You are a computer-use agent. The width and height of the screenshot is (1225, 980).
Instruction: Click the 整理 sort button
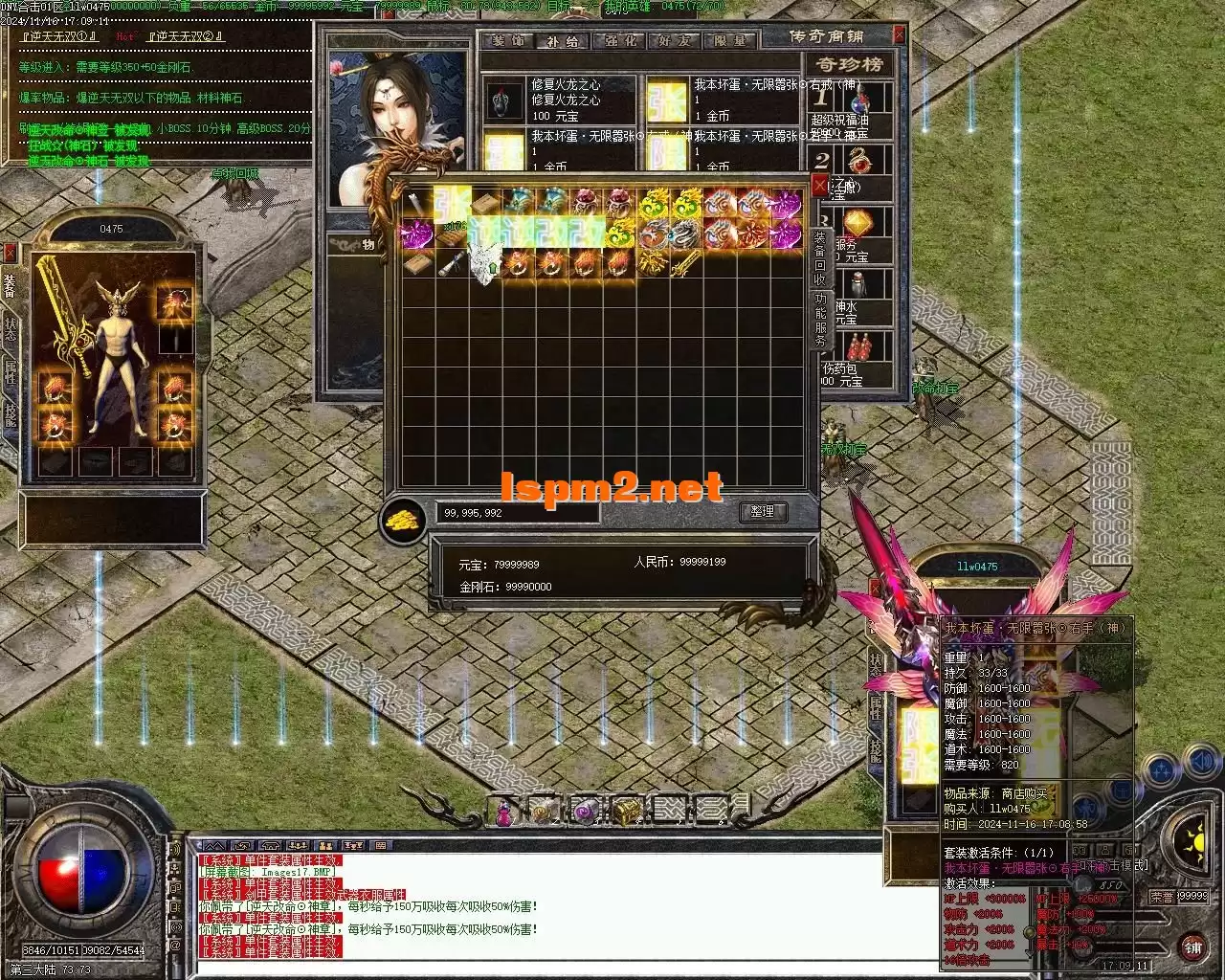pos(762,512)
